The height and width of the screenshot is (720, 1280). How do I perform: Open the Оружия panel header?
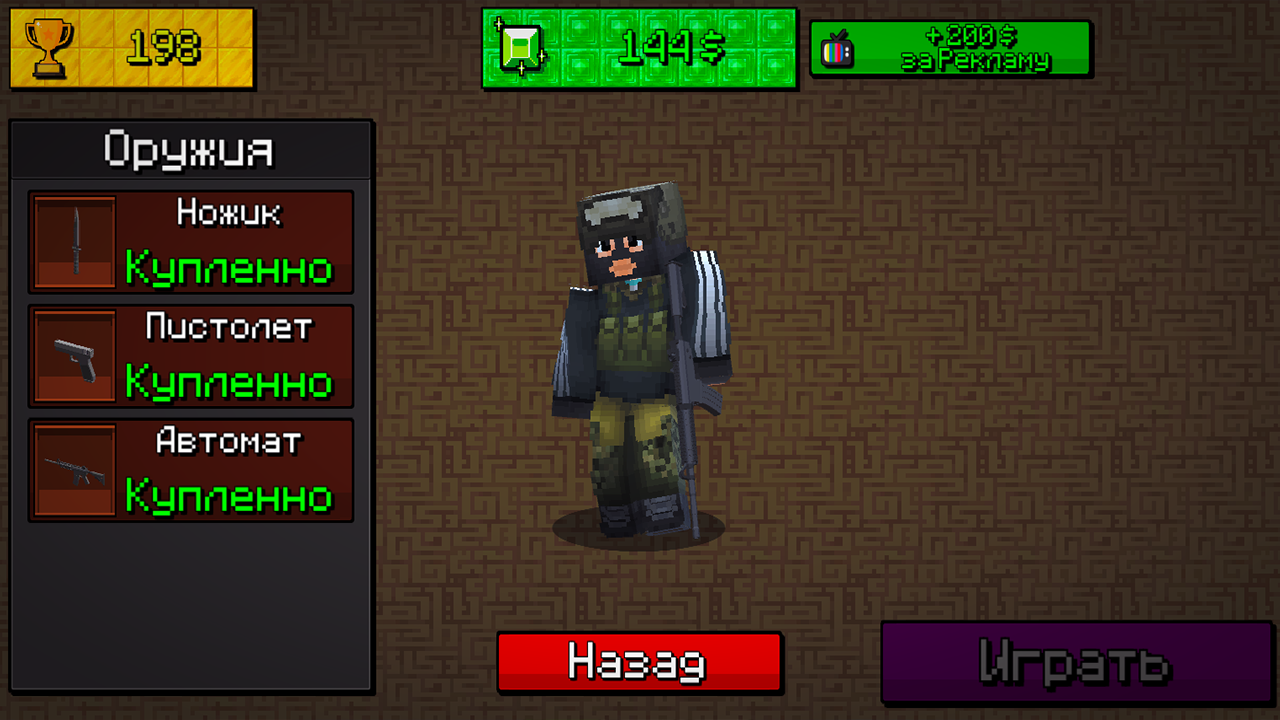tap(190, 150)
